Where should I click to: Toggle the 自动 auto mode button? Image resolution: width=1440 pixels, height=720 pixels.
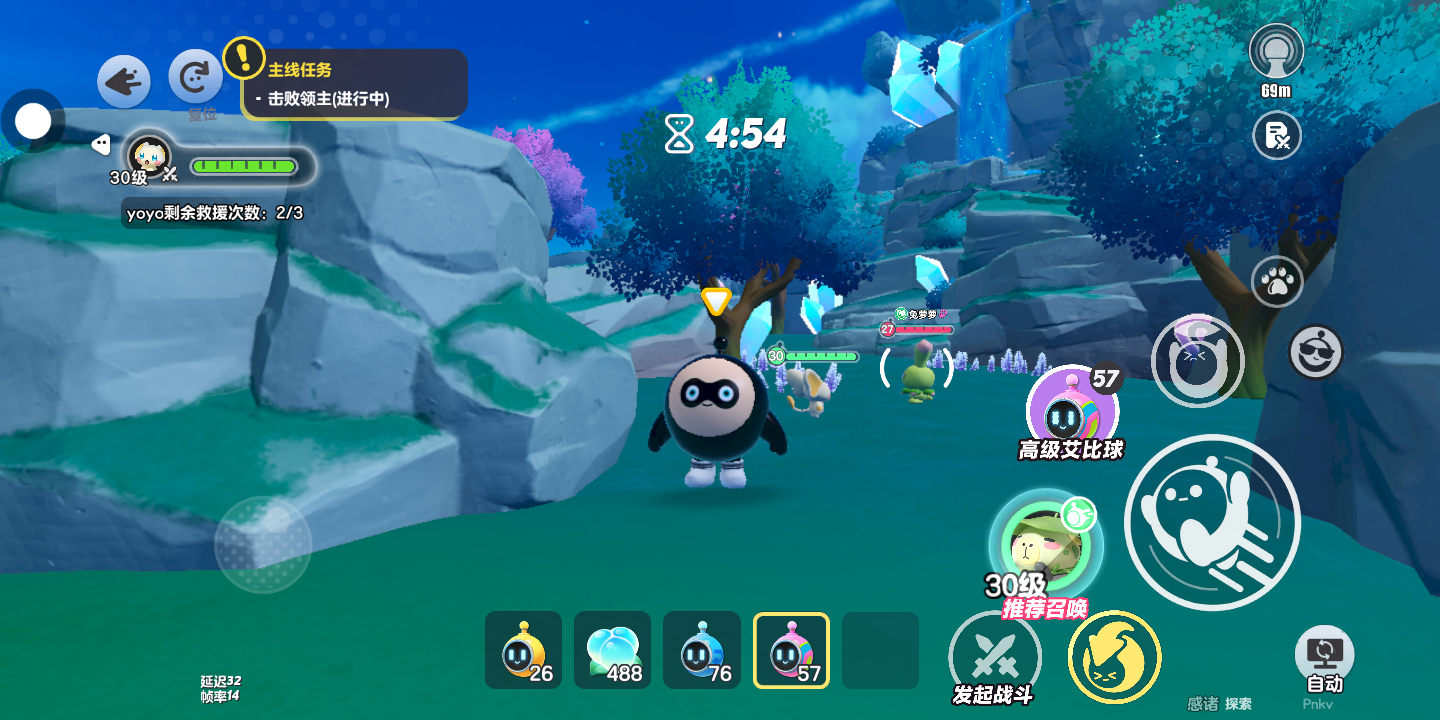(x=1324, y=655)
